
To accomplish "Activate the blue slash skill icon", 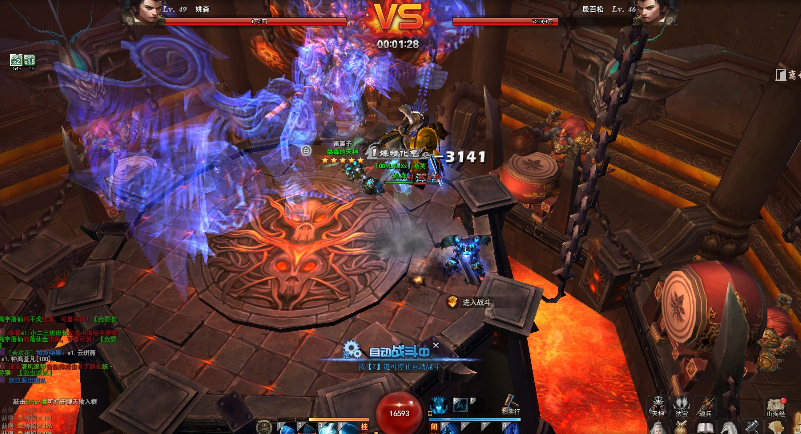I will pyautogui.click(x=461, y=405).
